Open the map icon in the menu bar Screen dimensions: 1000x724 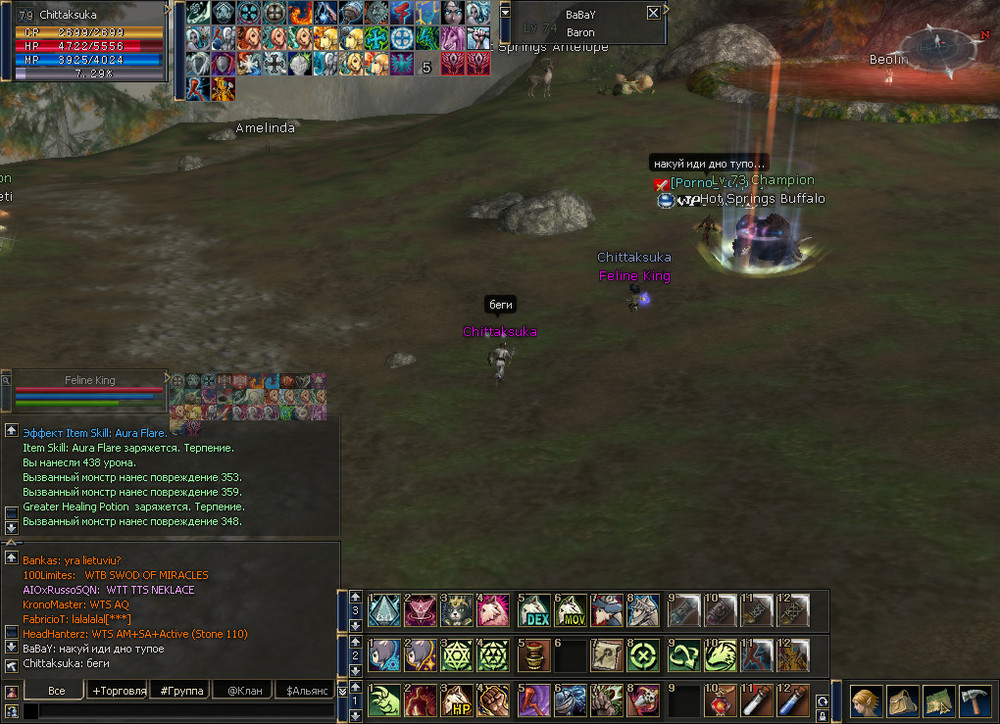(x=939, y=699)
